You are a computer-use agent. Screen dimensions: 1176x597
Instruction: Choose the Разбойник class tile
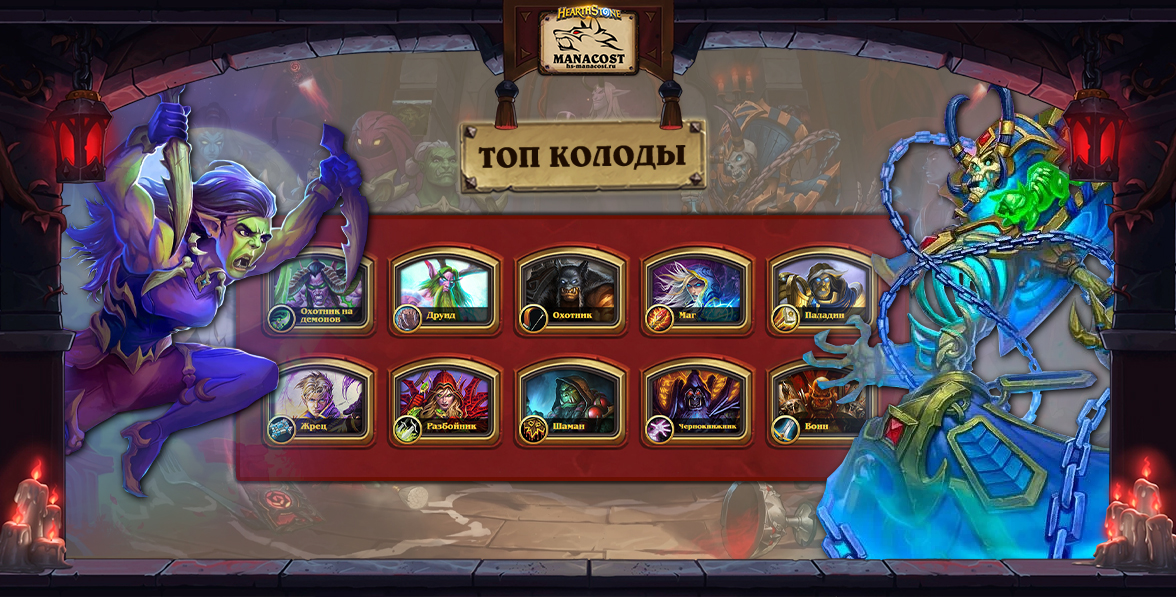click(445, 403)
